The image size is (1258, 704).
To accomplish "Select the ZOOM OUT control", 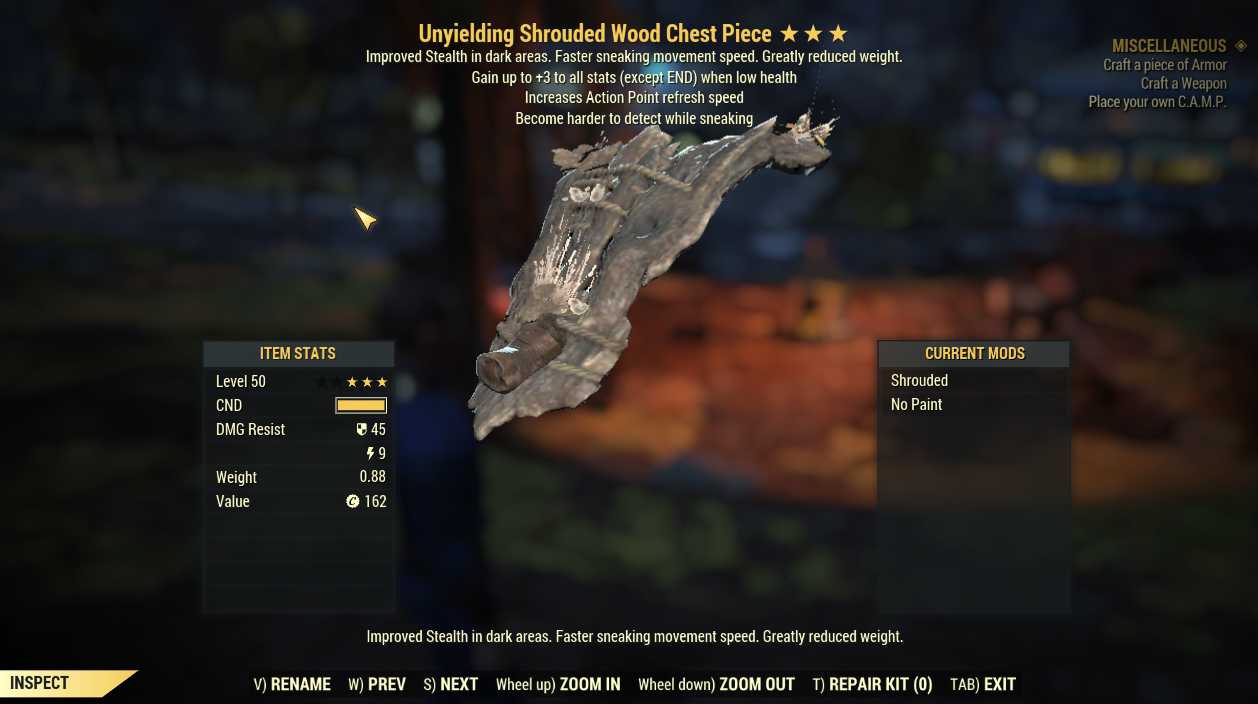I will (716, 685).
